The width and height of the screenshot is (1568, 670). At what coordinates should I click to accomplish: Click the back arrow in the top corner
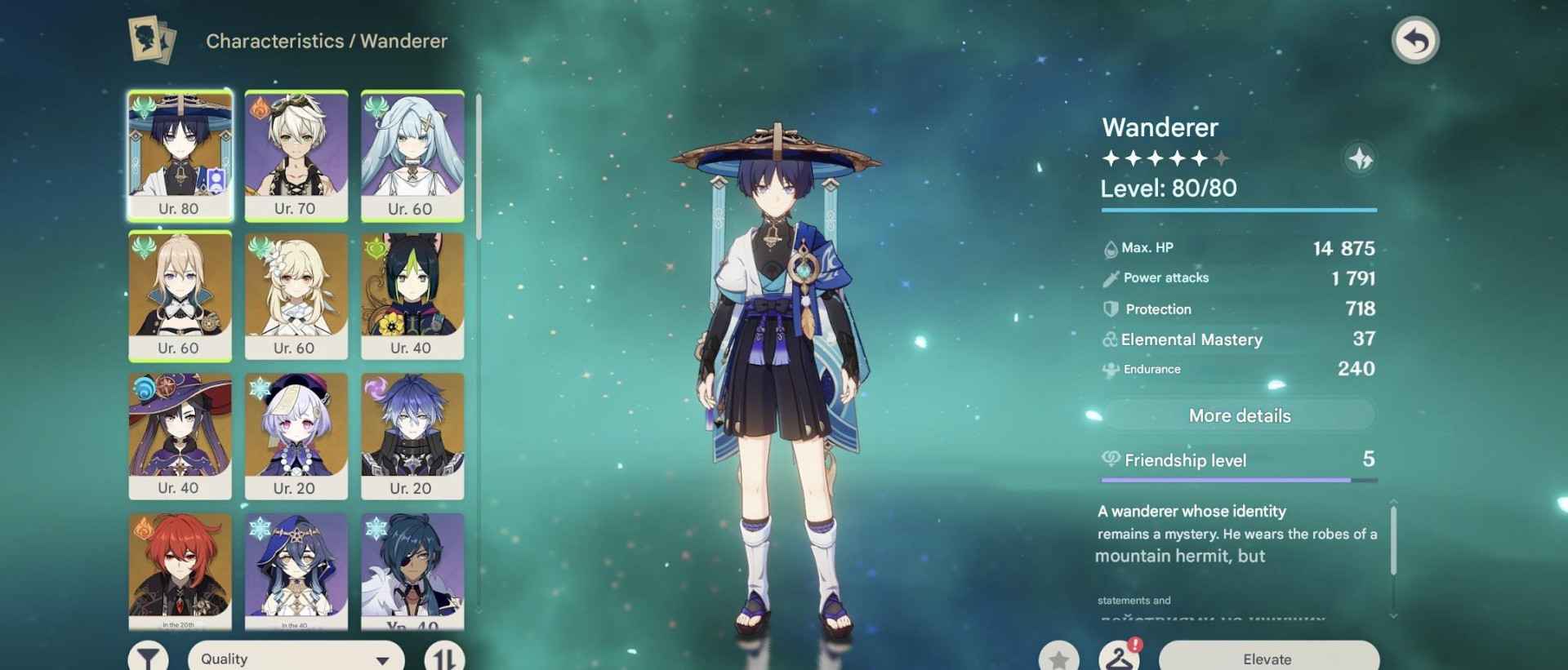point(1417,39)
